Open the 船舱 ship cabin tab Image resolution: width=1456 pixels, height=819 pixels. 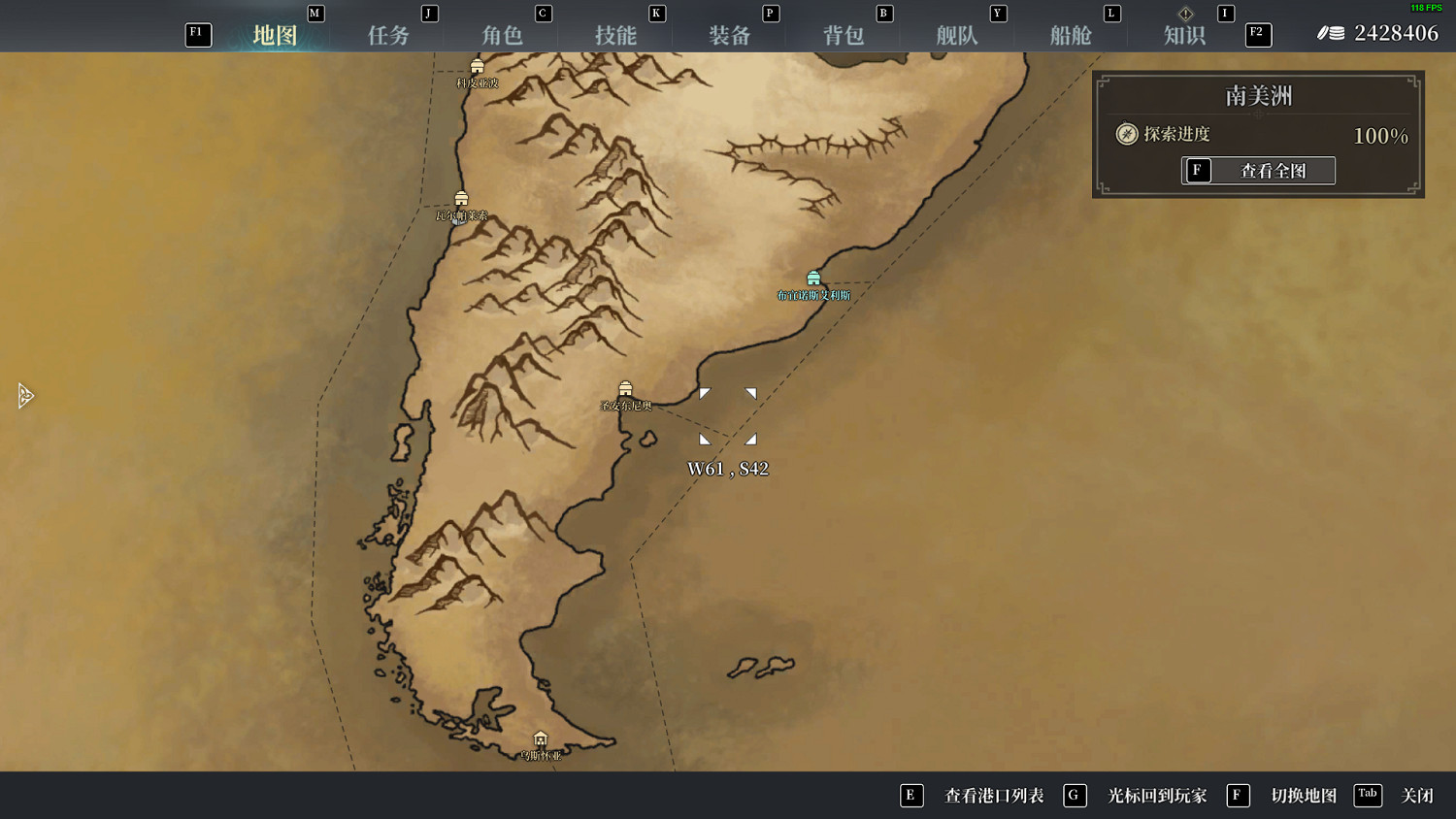pos(1071,34)
